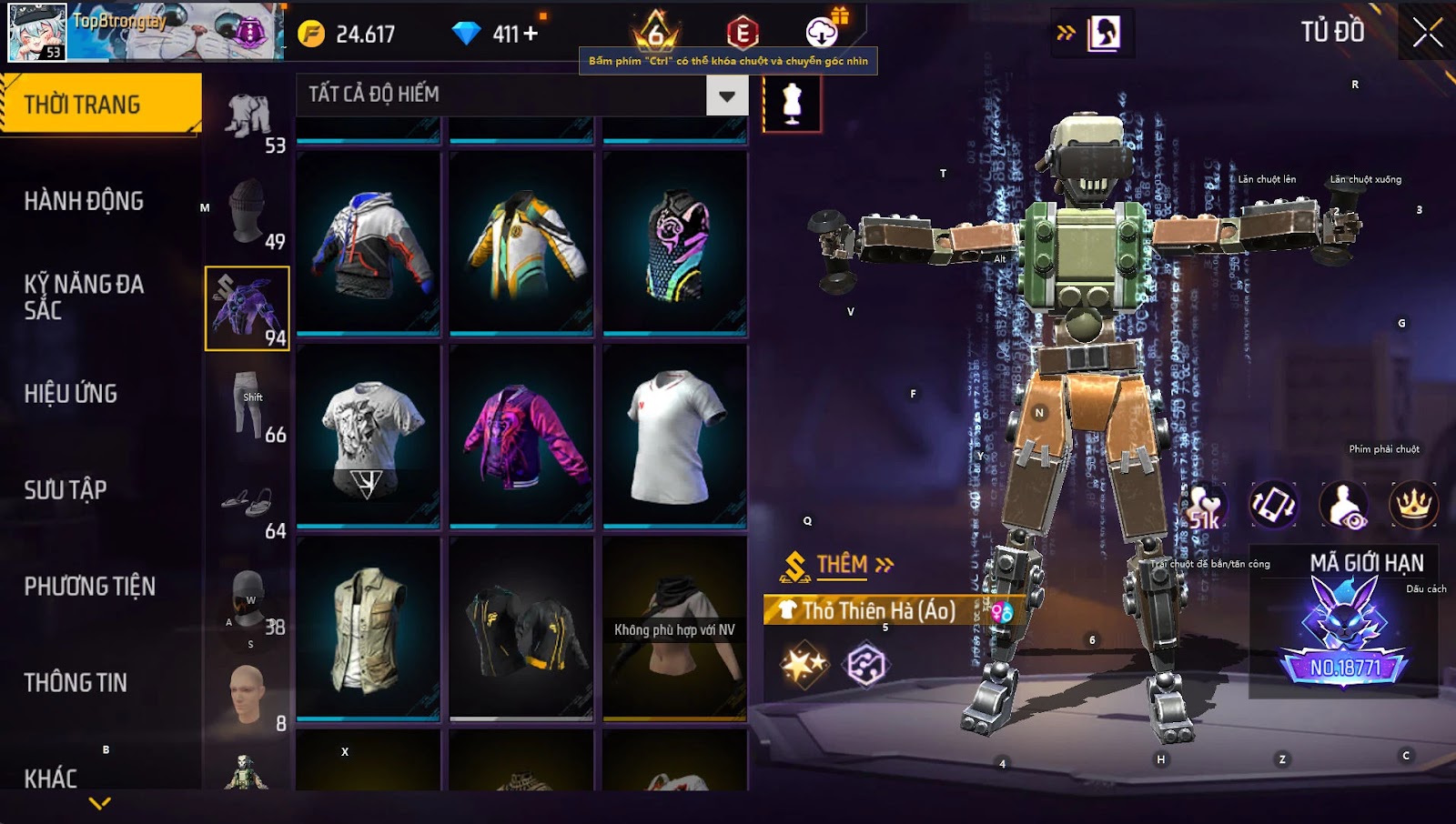Choose the shoes category icon
The image size is (1456, 824).
coord(248,501)
